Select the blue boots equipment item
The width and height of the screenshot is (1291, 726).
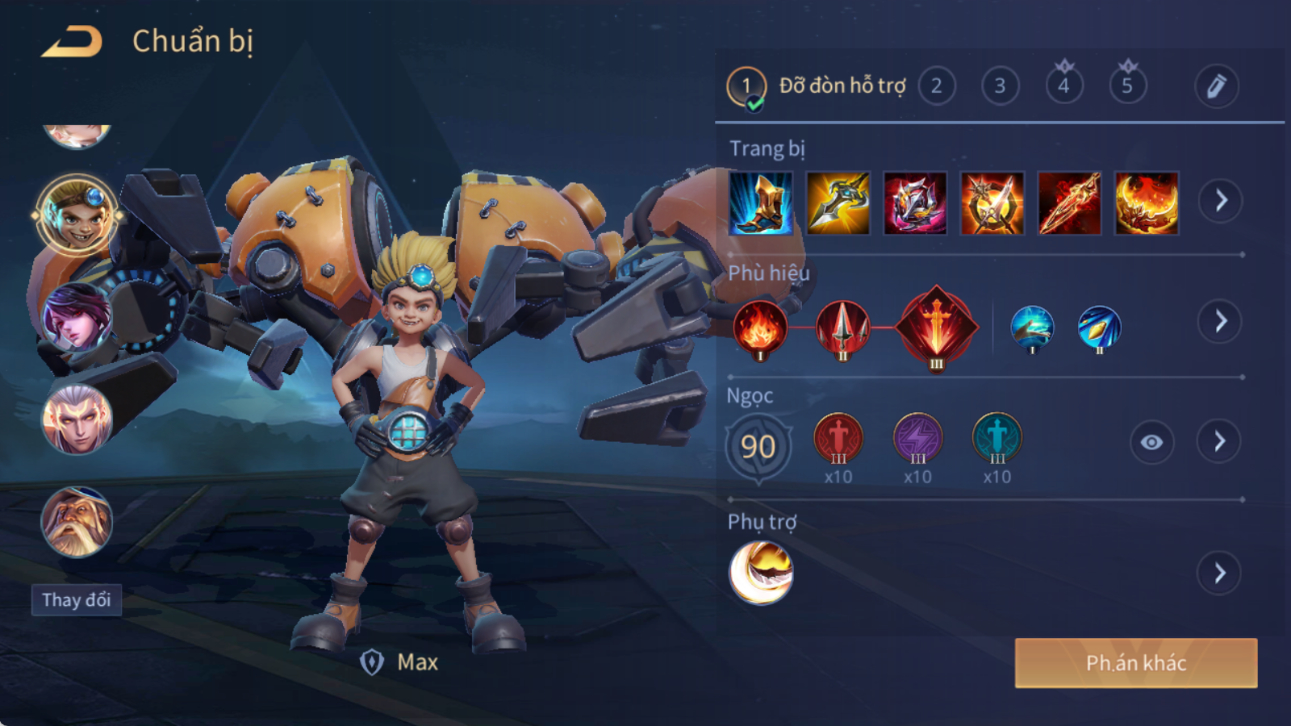point(761,203)
